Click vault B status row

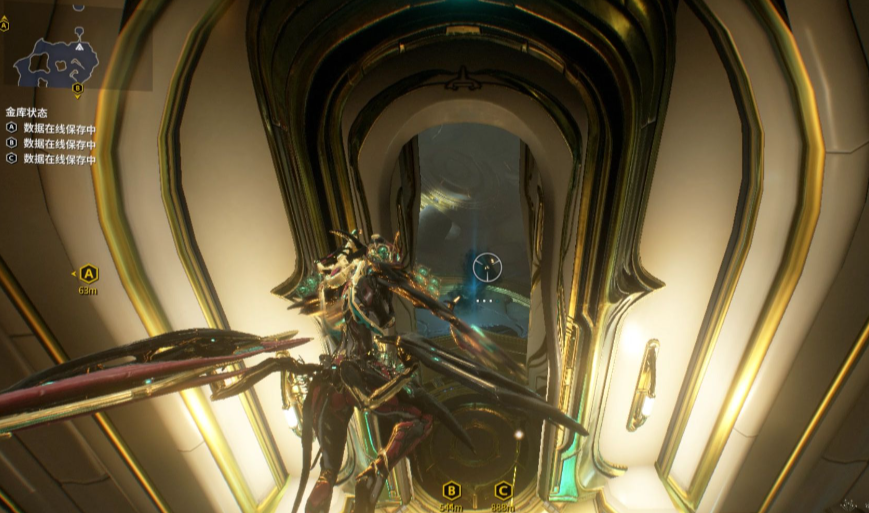click(x=52, y=143)
